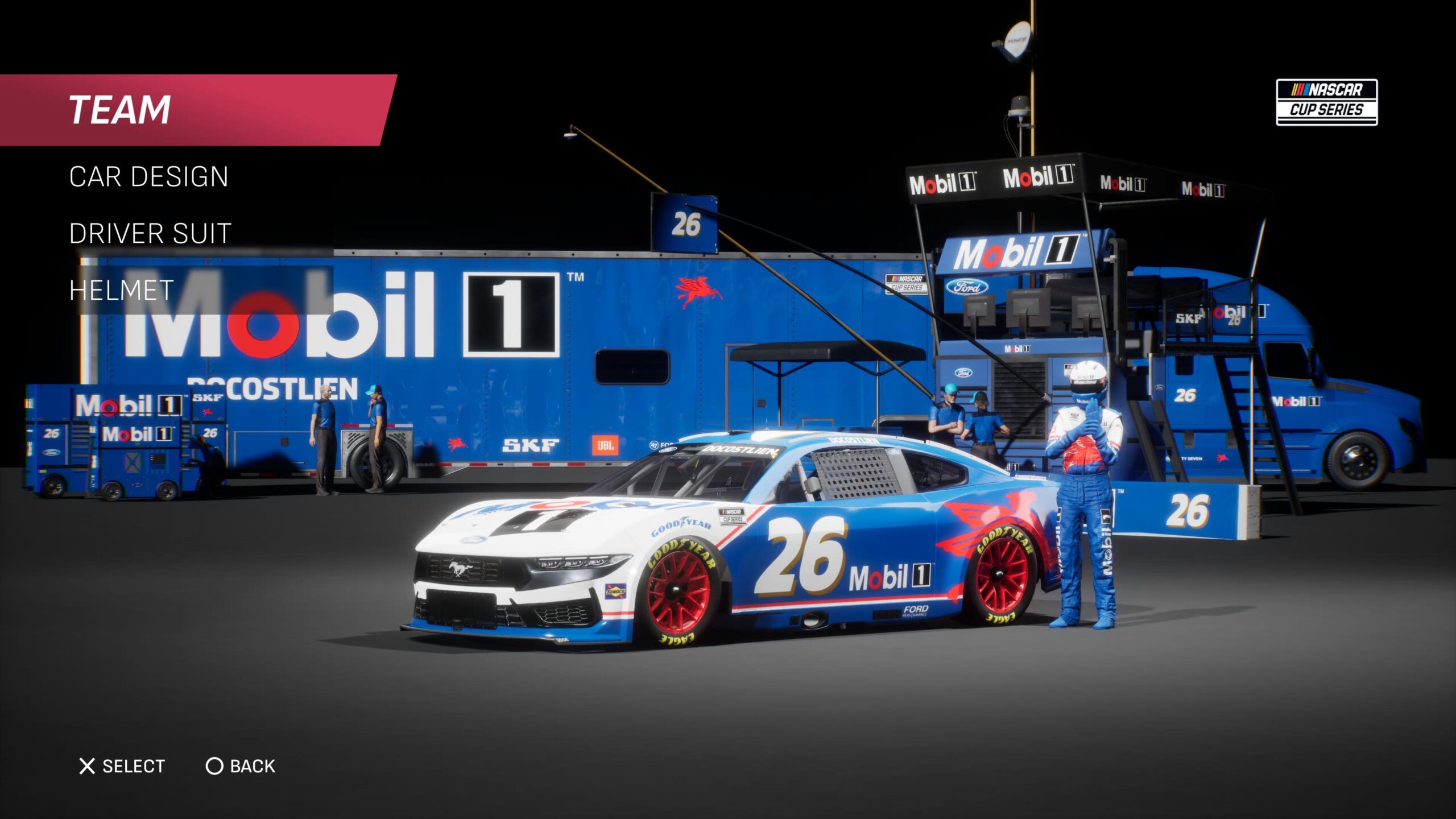Screen dimensions: 1456x819
Task: Open the Car Design option
Action: [x=149, y=177]
